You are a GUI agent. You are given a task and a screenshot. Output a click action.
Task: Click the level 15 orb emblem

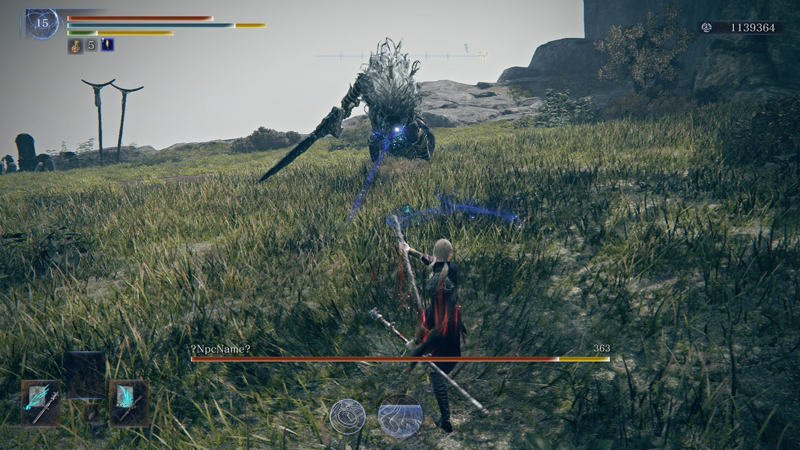[42, 23]
